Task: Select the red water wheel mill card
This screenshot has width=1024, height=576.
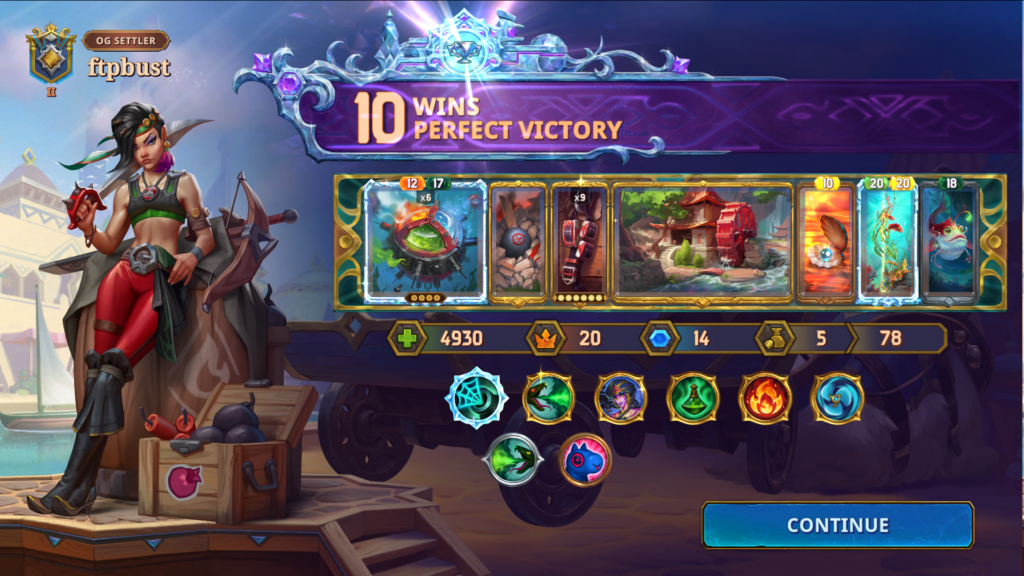Action: click(702, 241)
